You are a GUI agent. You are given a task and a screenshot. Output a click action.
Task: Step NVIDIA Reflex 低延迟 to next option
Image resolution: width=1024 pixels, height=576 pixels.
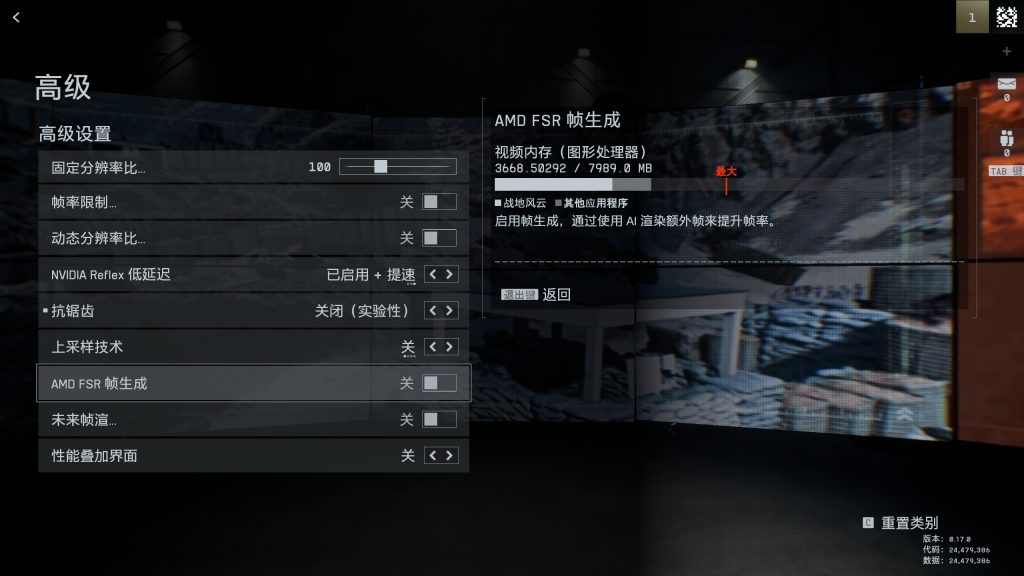(x=451, y=274)
